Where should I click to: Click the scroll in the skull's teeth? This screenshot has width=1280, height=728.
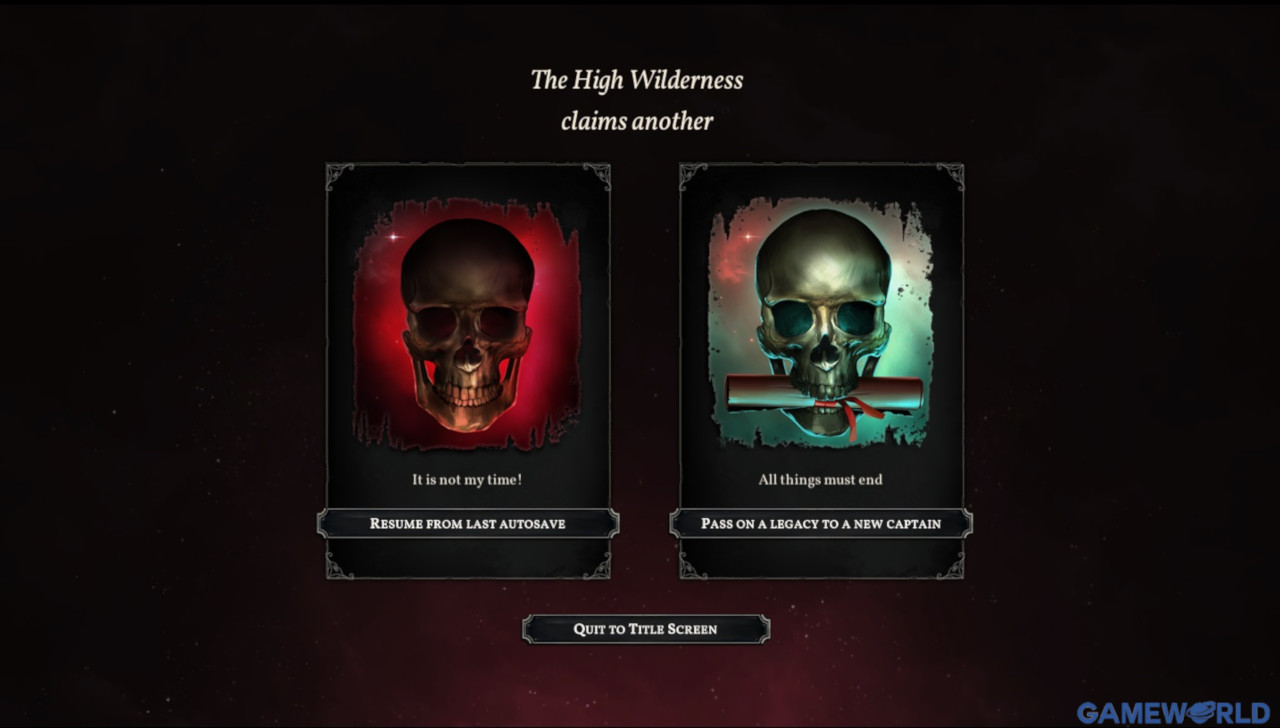coord(820,392)
